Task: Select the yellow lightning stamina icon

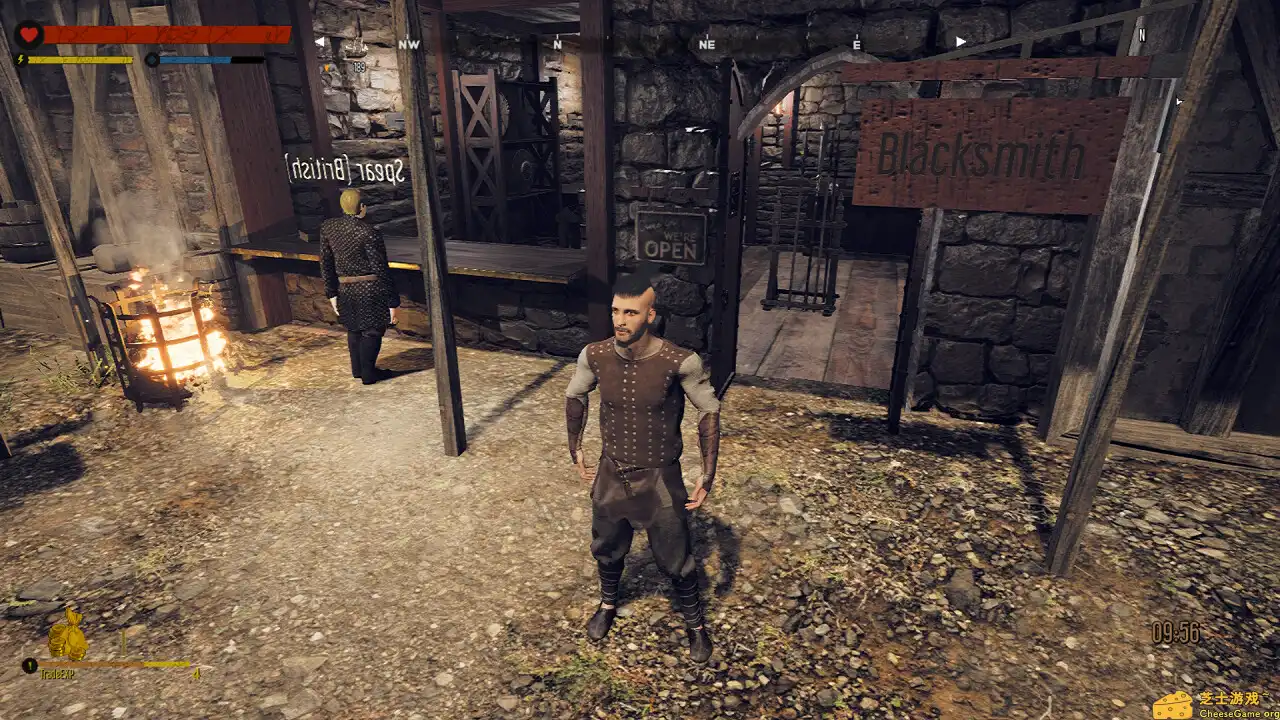Action: click(x=21, y=57)
